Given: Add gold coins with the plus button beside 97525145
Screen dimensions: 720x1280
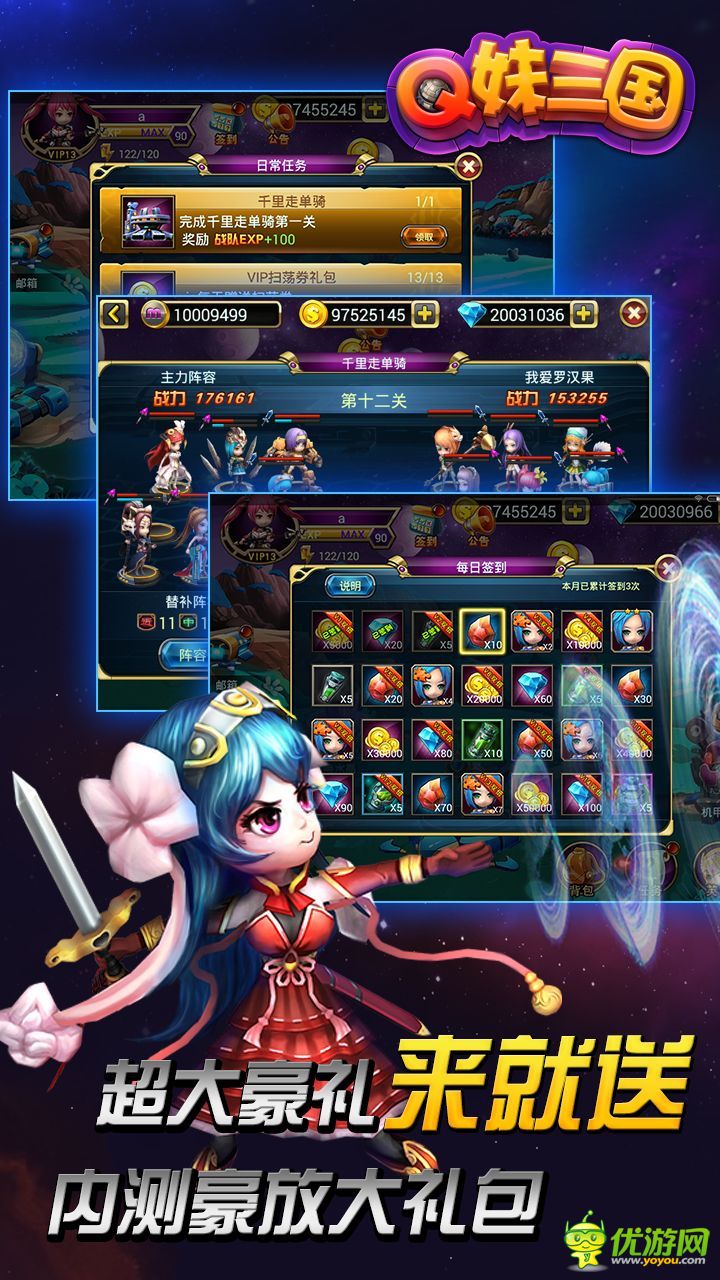Looking at the screenshot, I should (426, 314).
